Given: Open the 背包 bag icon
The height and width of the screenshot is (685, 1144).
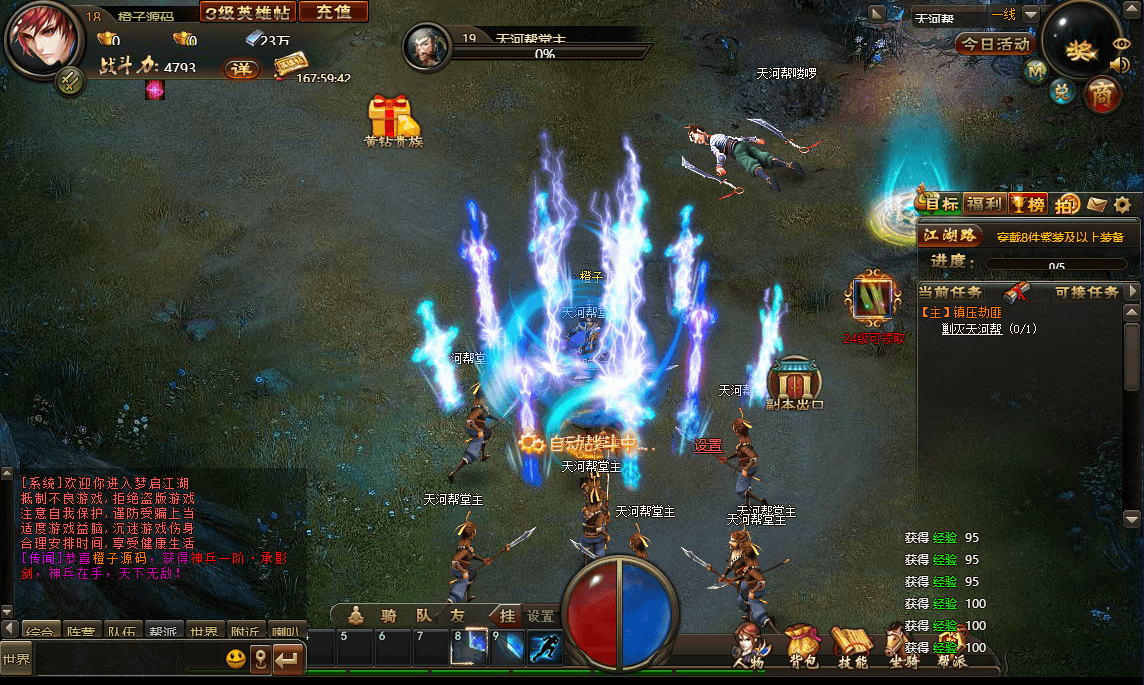Looking at the screenshot, I should [x=802, y=646].
